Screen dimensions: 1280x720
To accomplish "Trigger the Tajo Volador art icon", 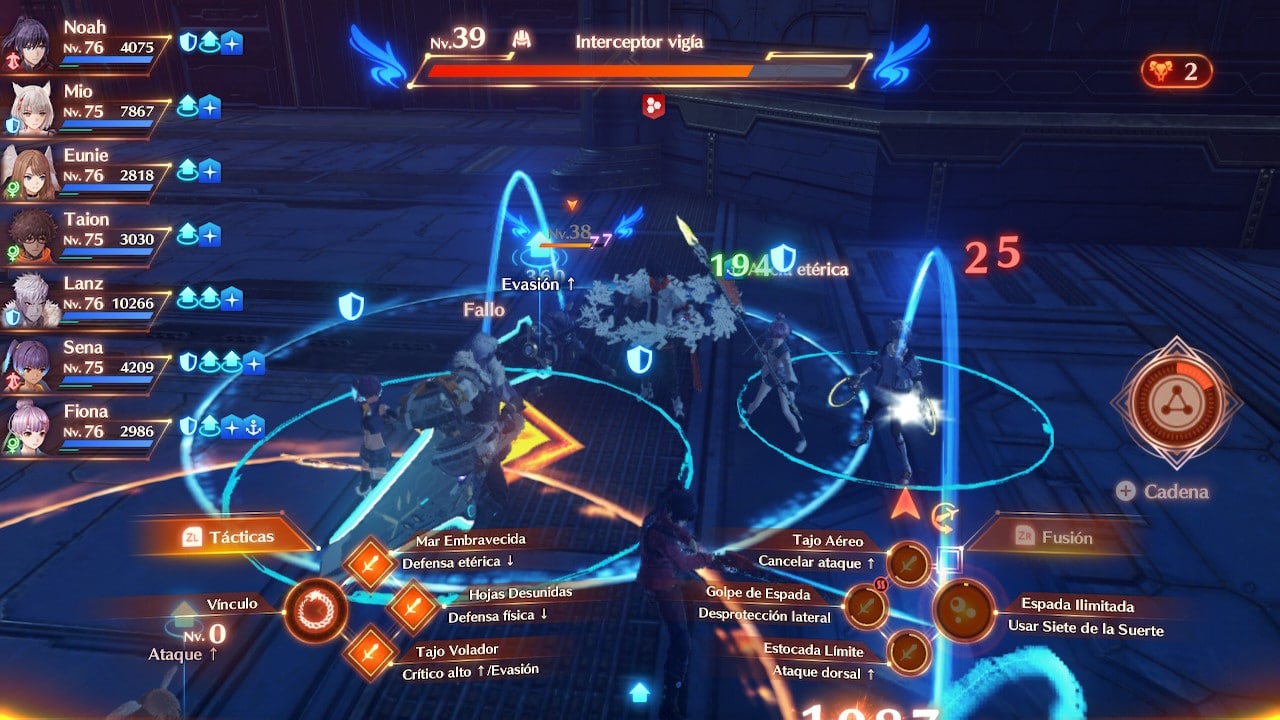I will tap(371, 650).
